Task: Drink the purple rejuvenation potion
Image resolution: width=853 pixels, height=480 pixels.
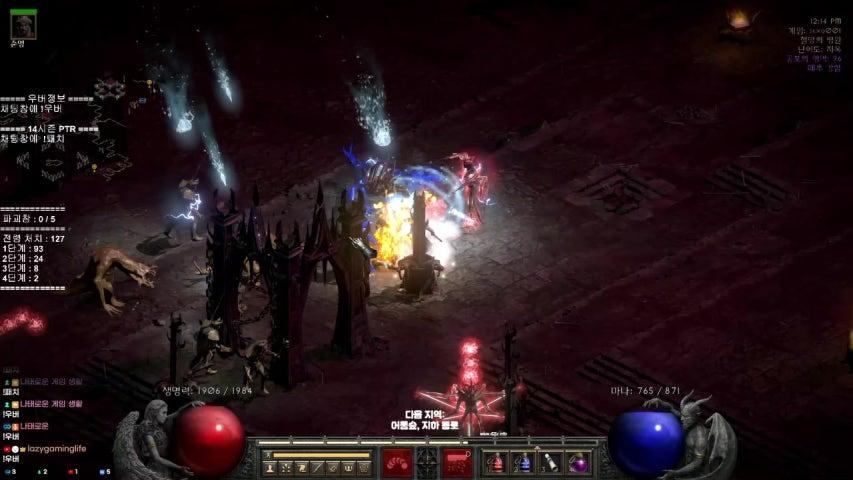Action: point(577,463)
